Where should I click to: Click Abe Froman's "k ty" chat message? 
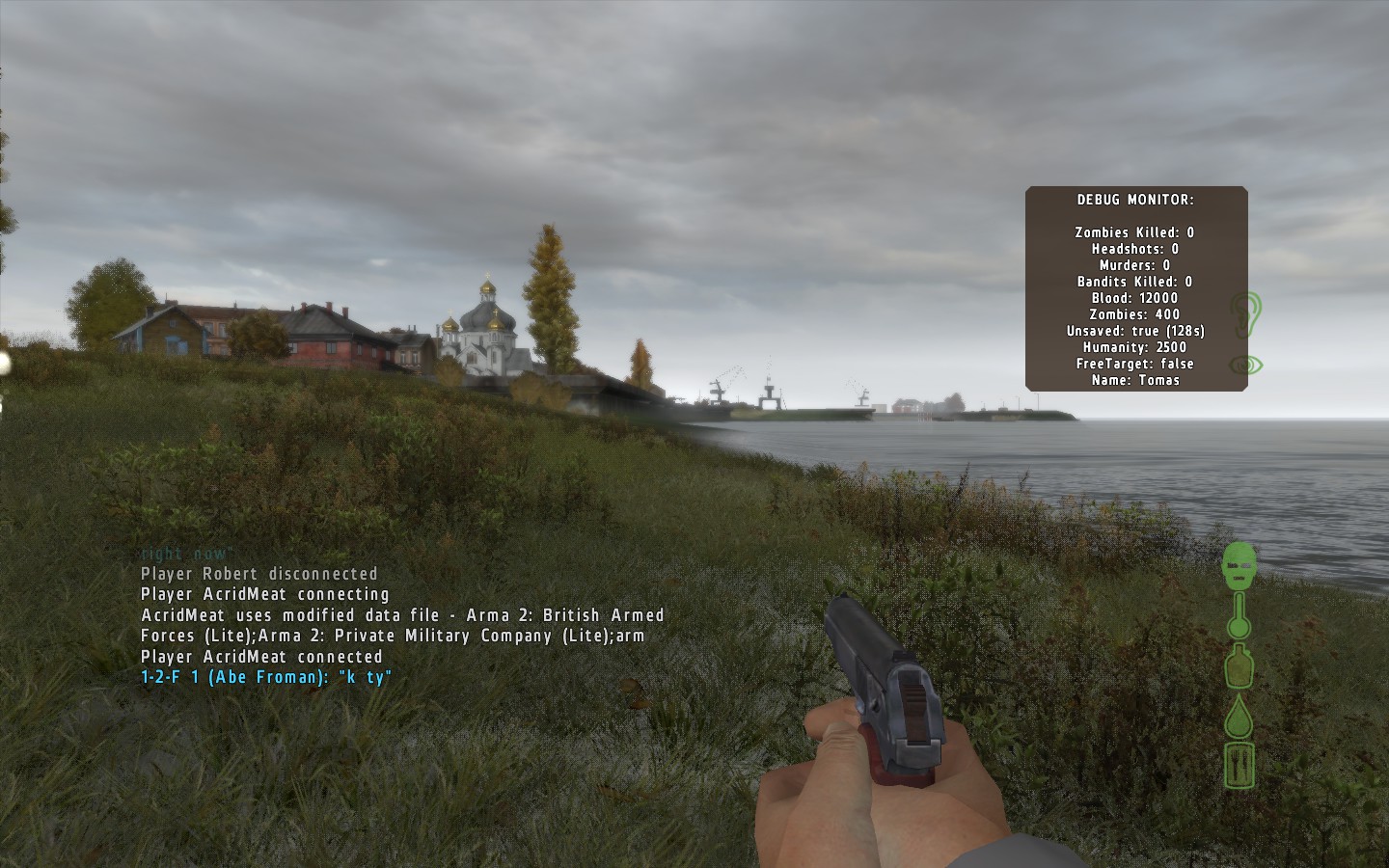(266, 677)
